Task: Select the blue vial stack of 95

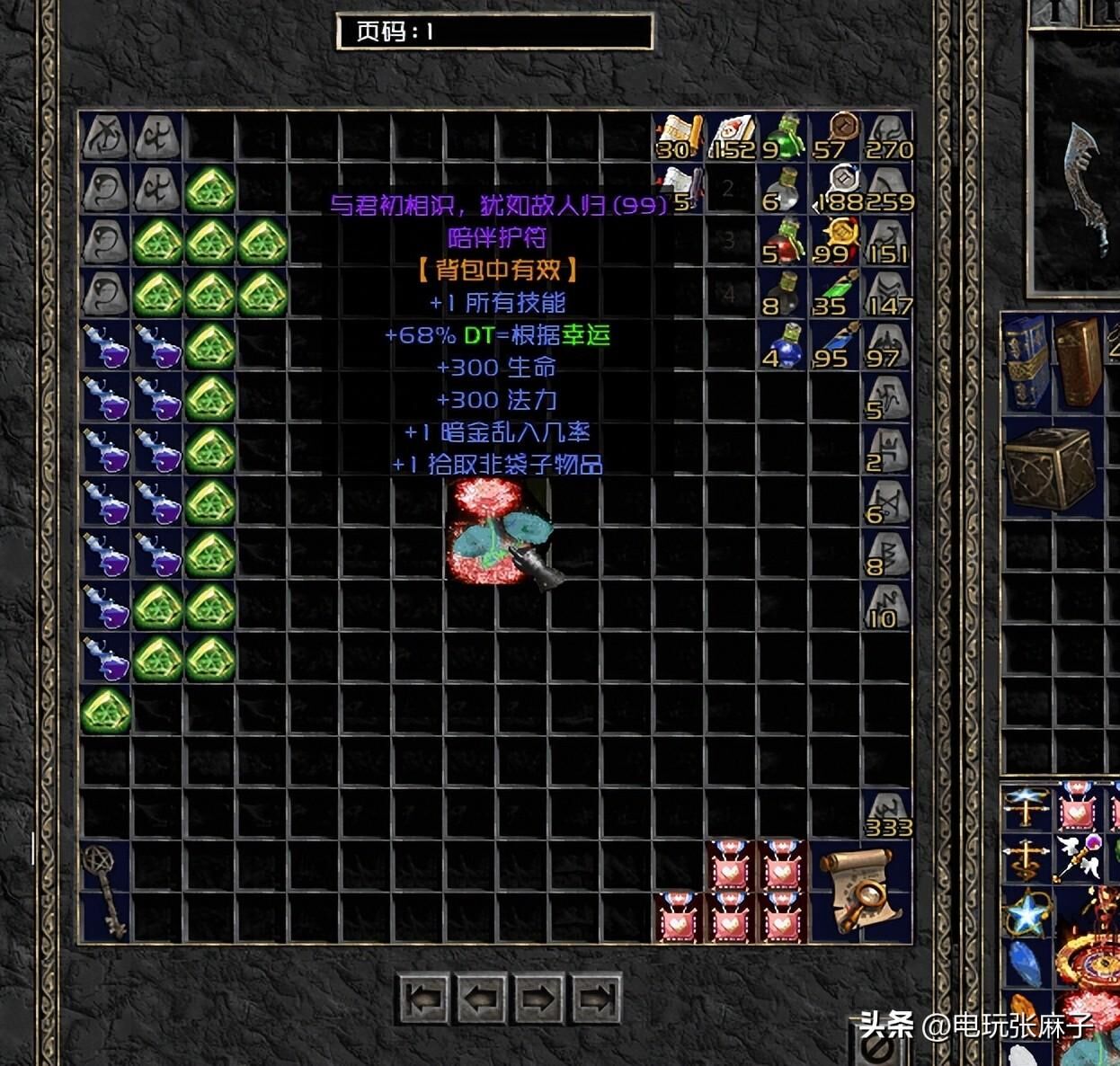Action: [x=836, y=346]
